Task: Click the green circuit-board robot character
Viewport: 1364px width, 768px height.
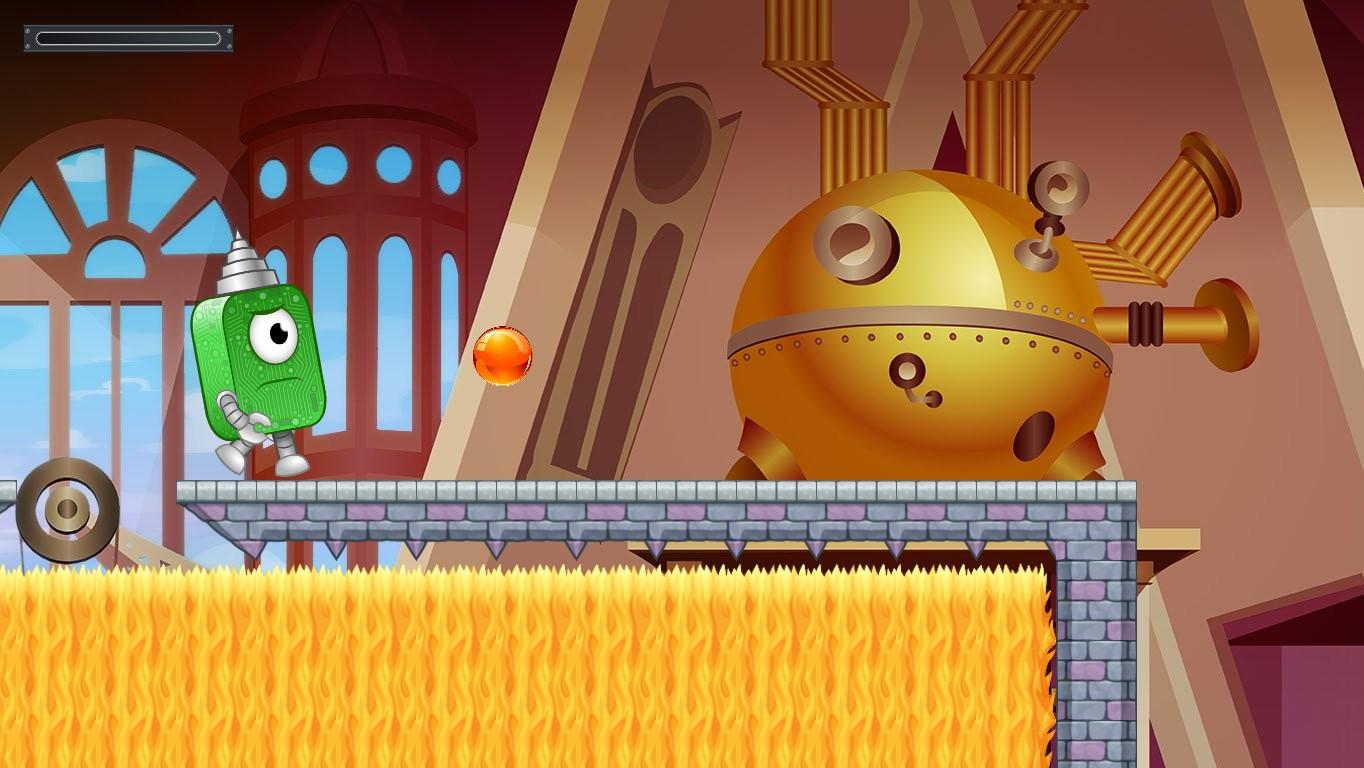Action: tap(260, 370)
